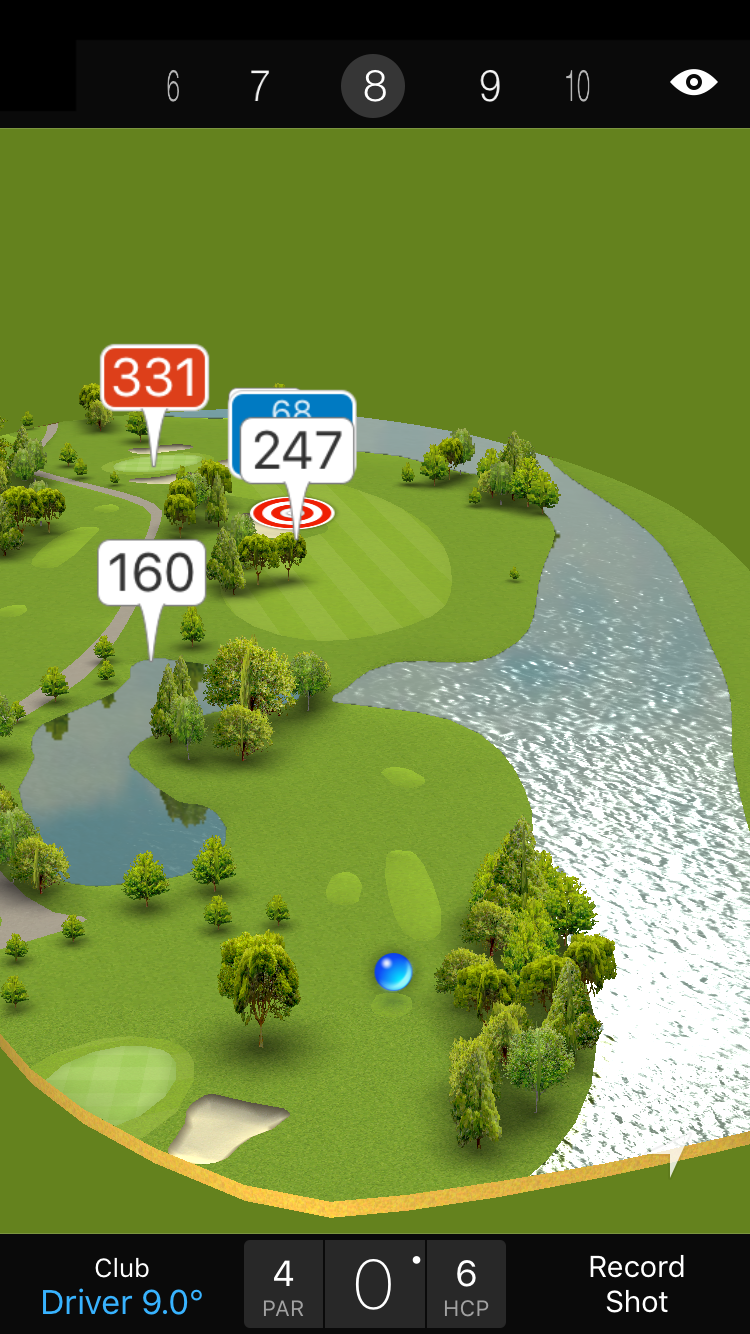Switch to hole 6

point(173,87)
